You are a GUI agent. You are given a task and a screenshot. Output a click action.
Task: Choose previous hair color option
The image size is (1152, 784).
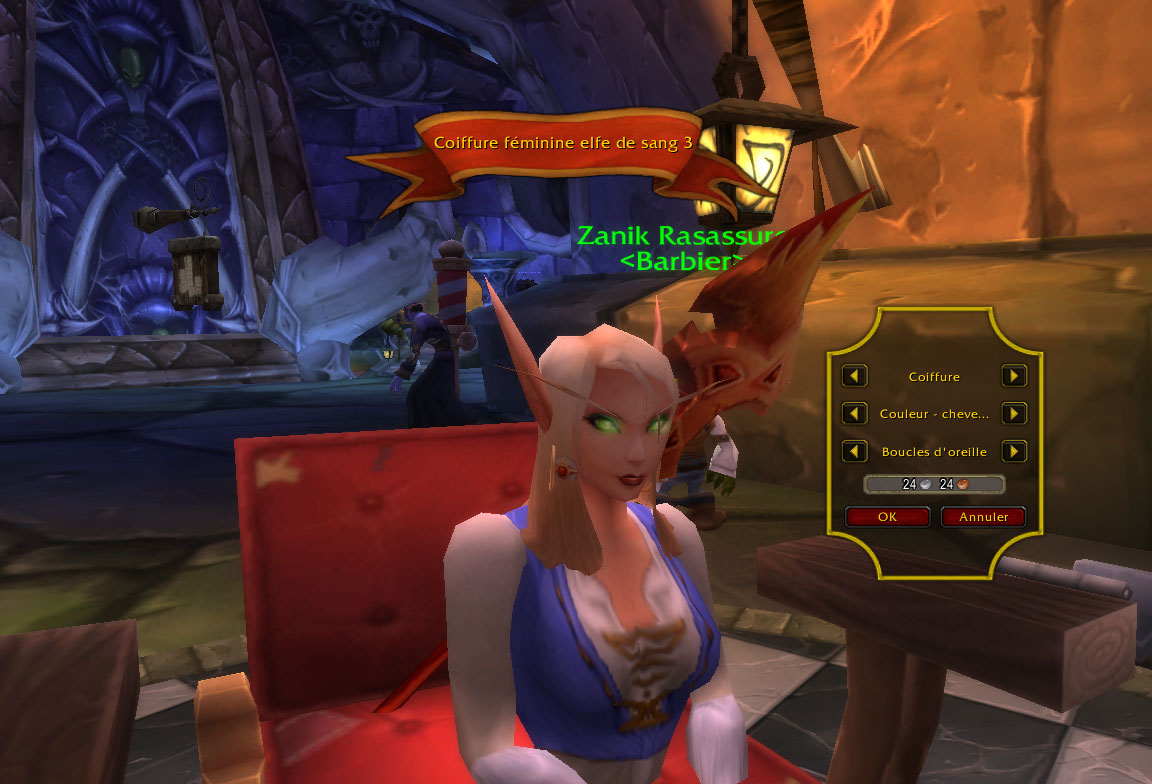coord(854,413)
